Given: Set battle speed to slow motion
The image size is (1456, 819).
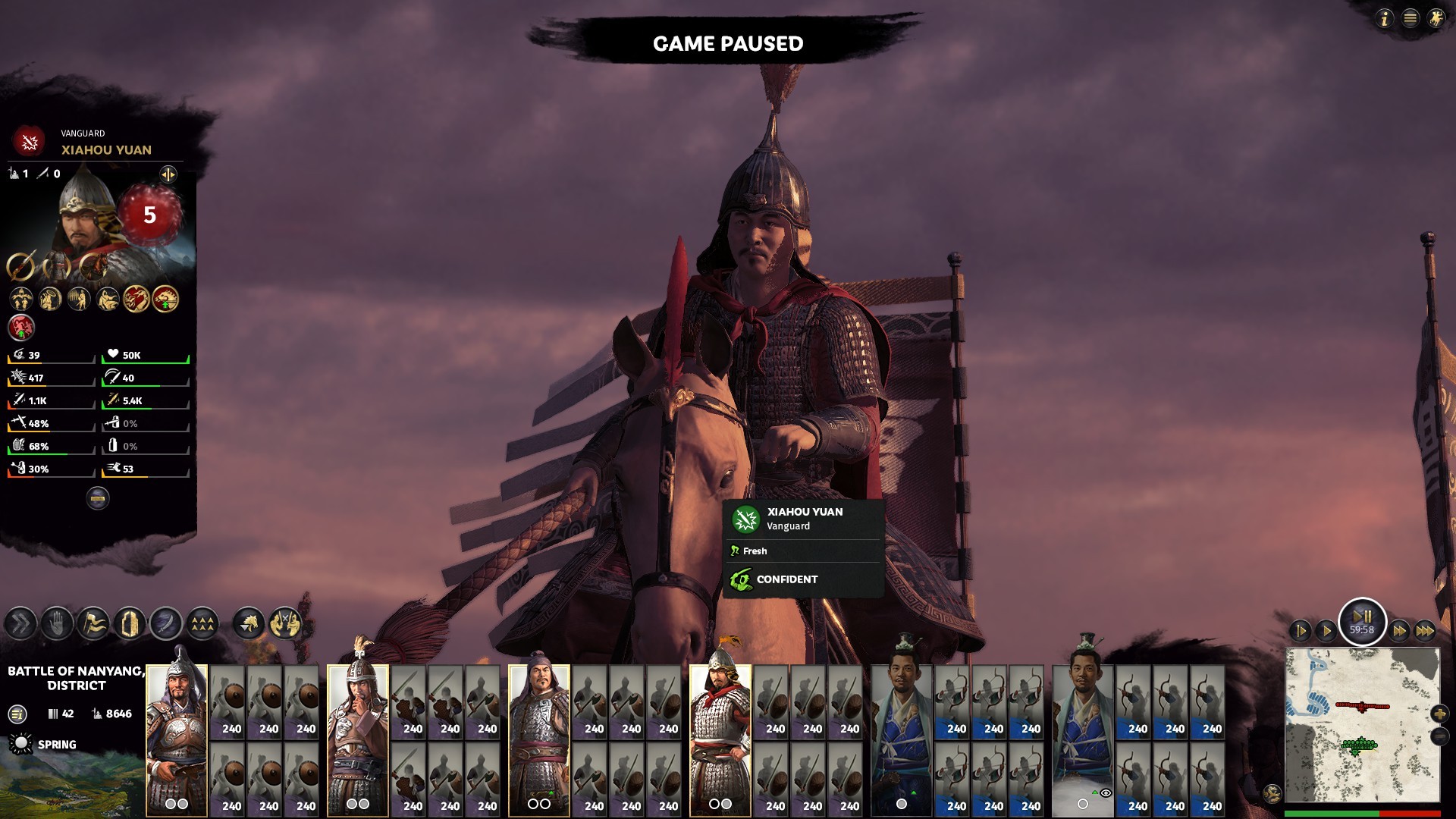Looking at the screenshot, I should 1300,630.
